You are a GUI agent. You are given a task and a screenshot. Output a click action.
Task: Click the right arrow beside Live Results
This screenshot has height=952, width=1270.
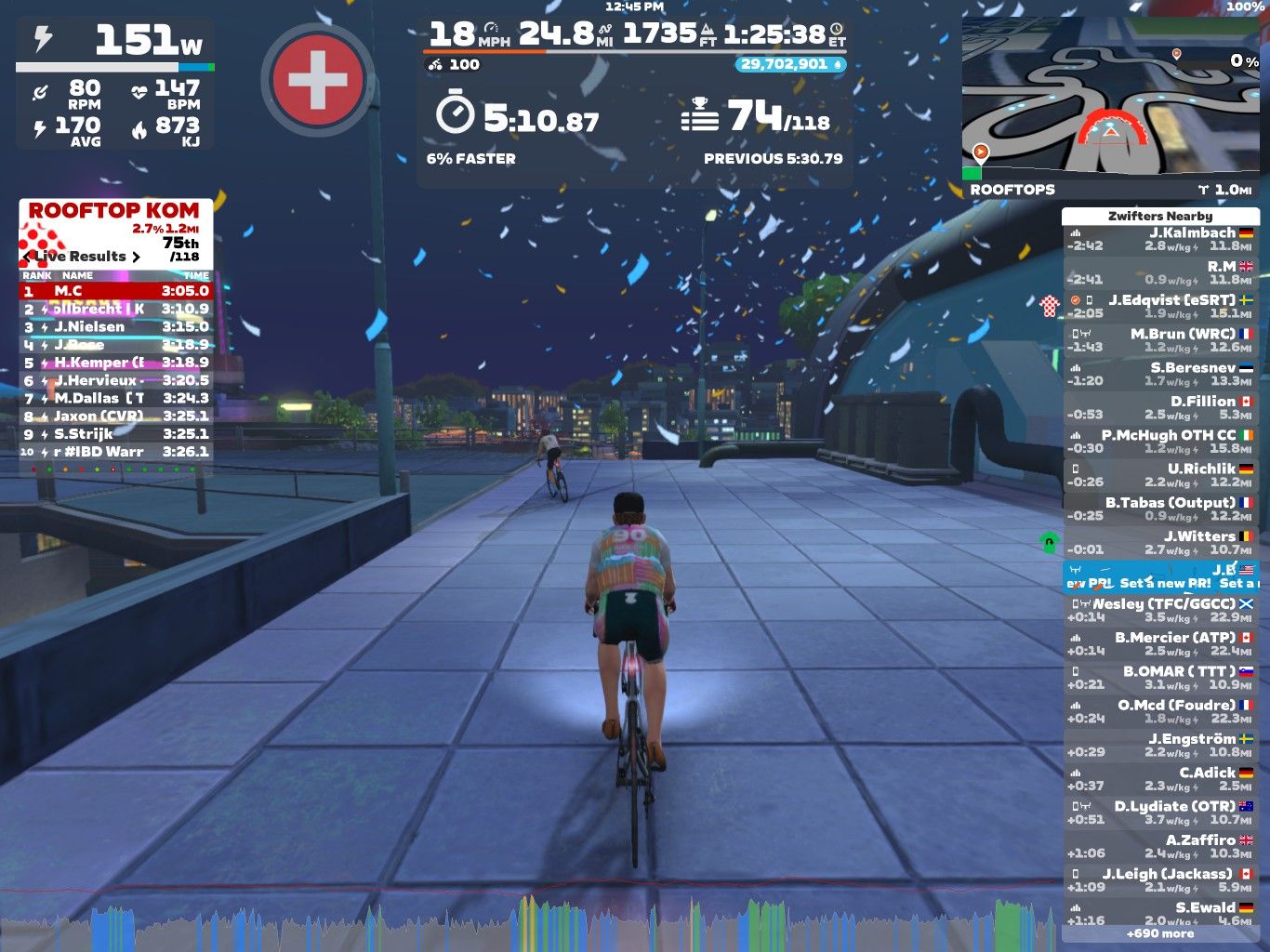136,257
